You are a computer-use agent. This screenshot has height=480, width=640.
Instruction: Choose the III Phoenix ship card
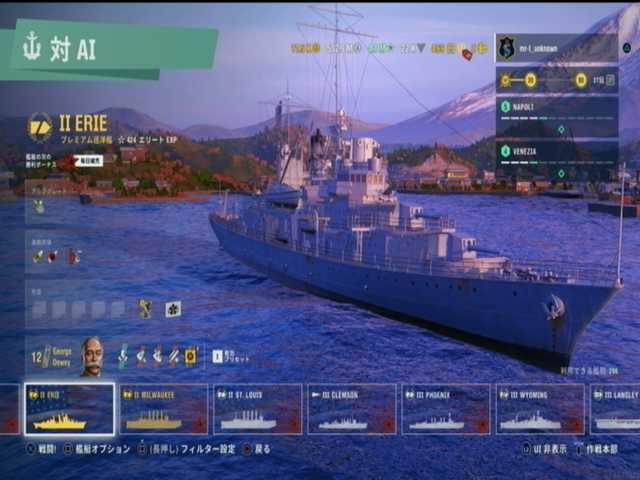click(x=445, y=409)
